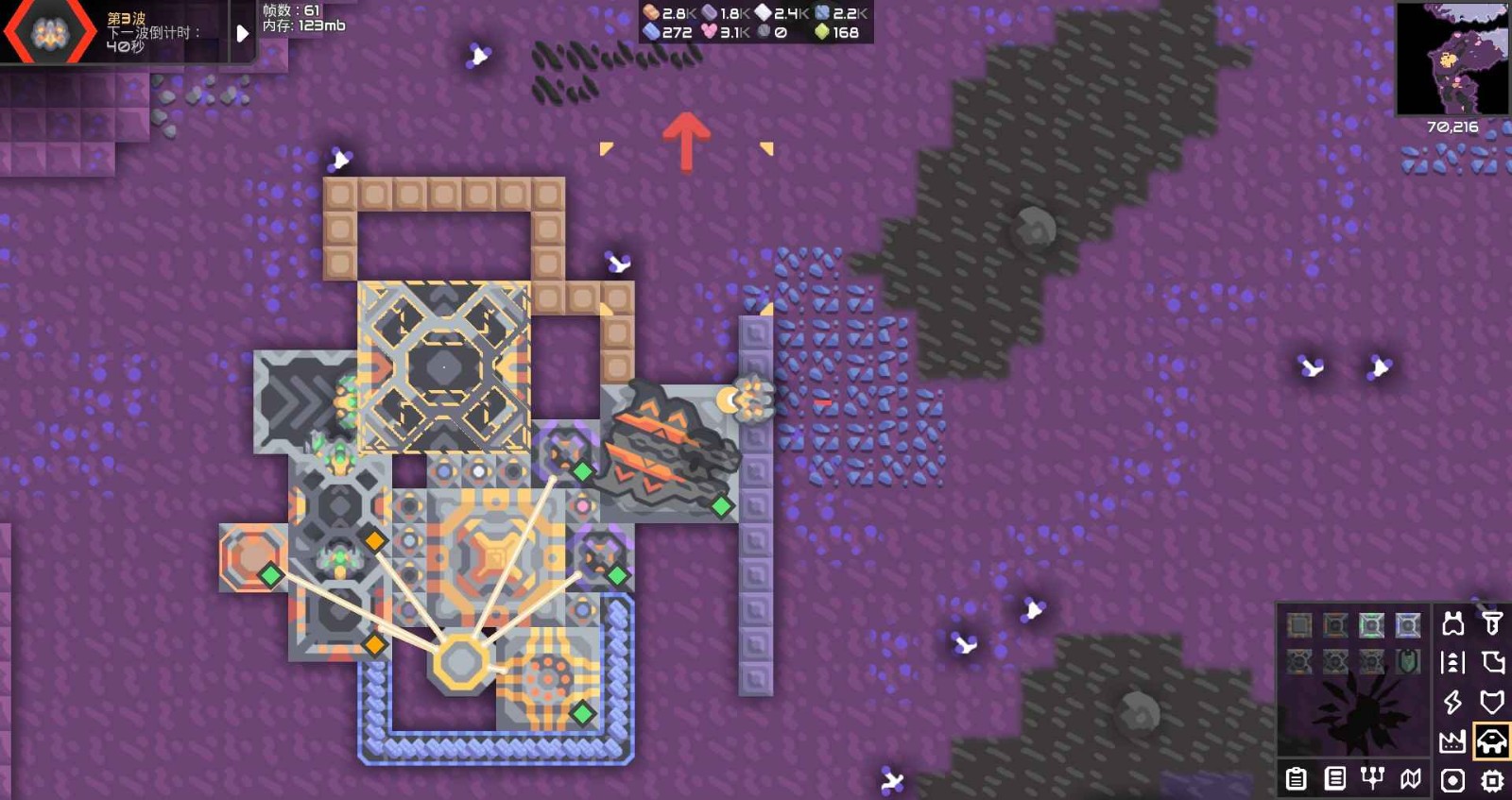Open the lightning bolt power category
Image resolution: width=1512 pixels, height=800 pixels.
point(1452,703)
